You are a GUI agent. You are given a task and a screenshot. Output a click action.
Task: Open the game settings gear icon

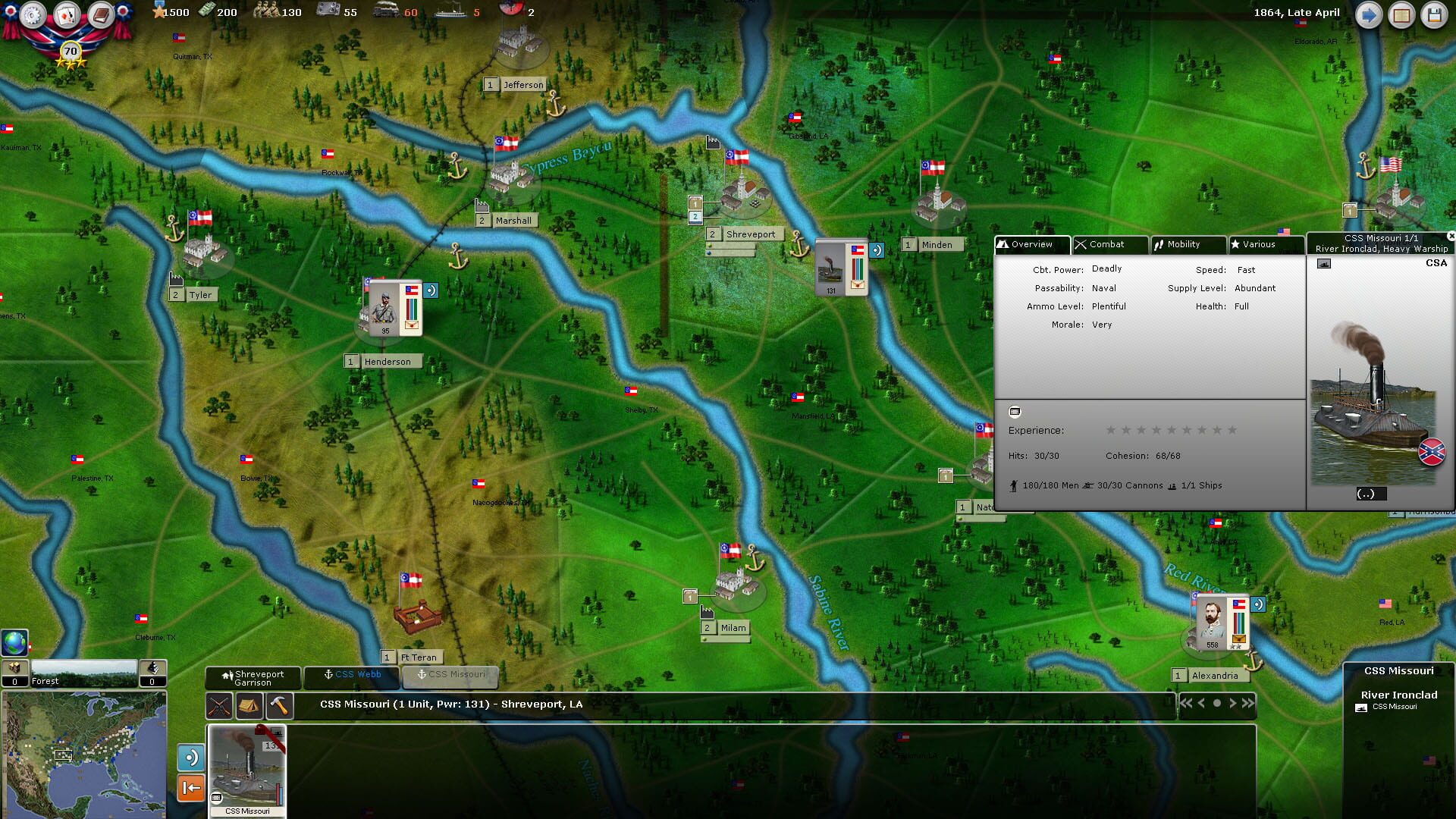point(32,14)
